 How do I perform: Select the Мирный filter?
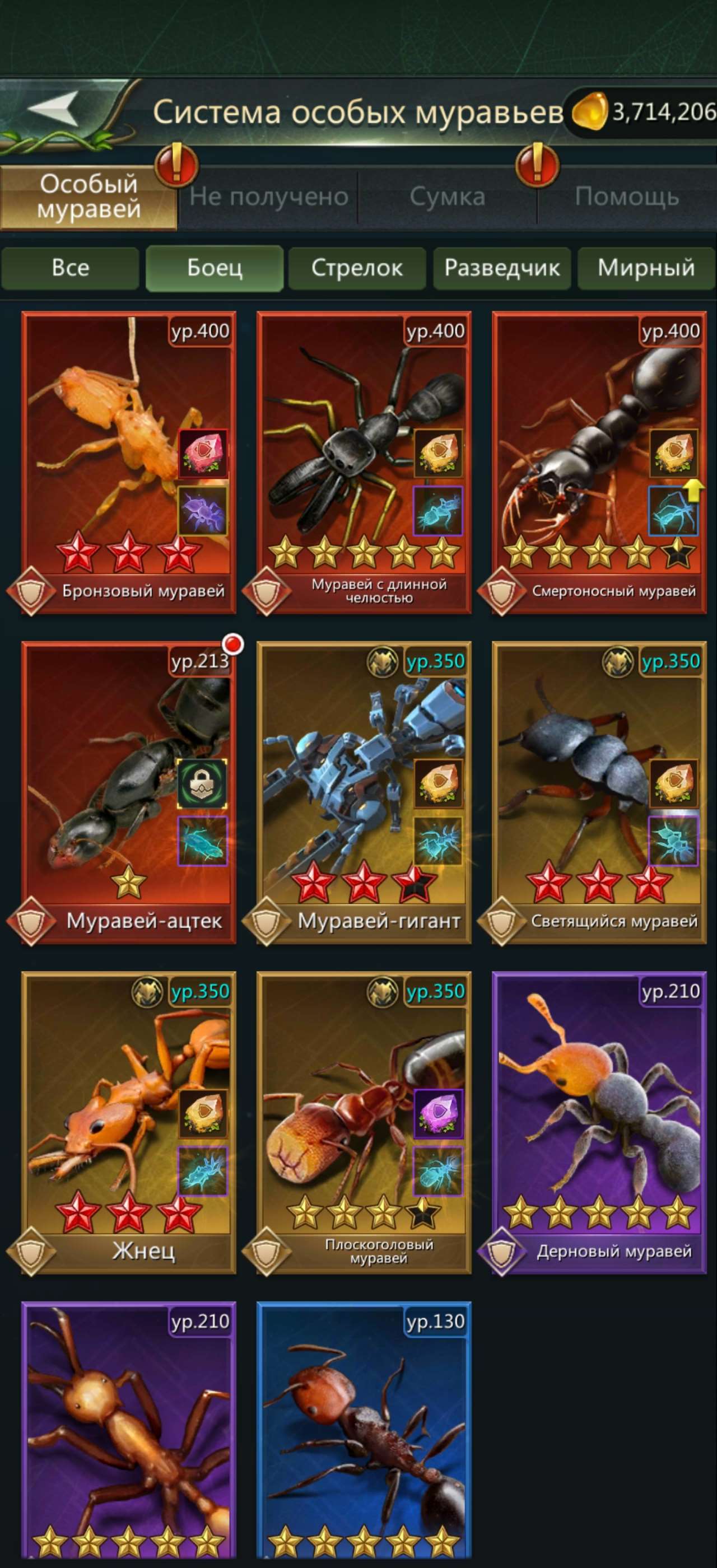(x=646, y=268)
